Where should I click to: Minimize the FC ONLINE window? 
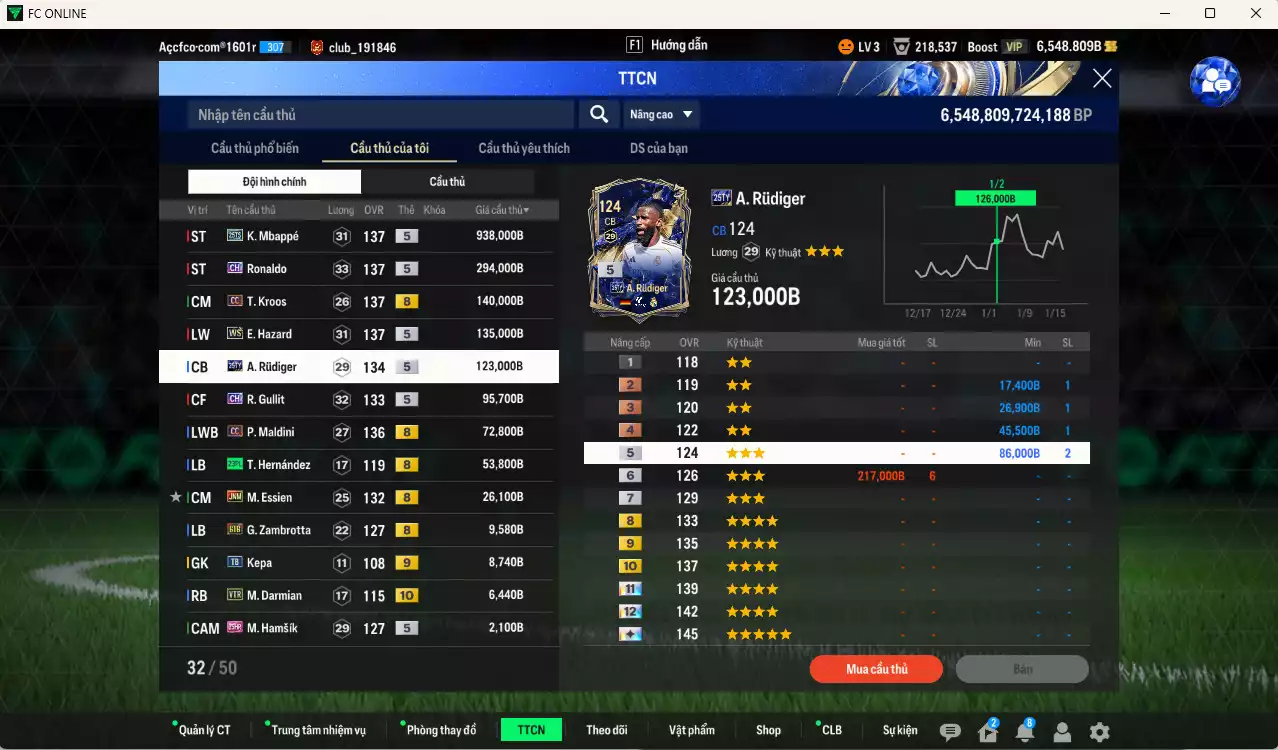tap(1164, 13)
